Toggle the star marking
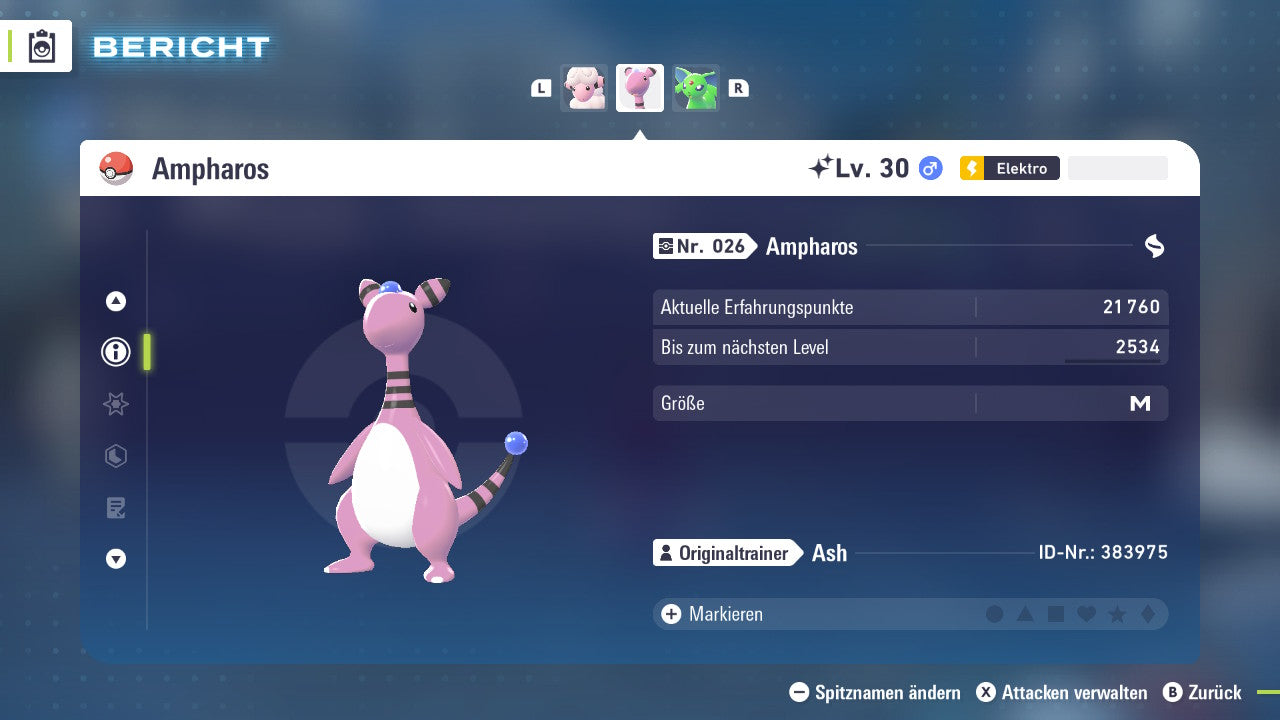Image resolution: width=1280 pixels, height=720 pixels. [x=1117, y=614]
